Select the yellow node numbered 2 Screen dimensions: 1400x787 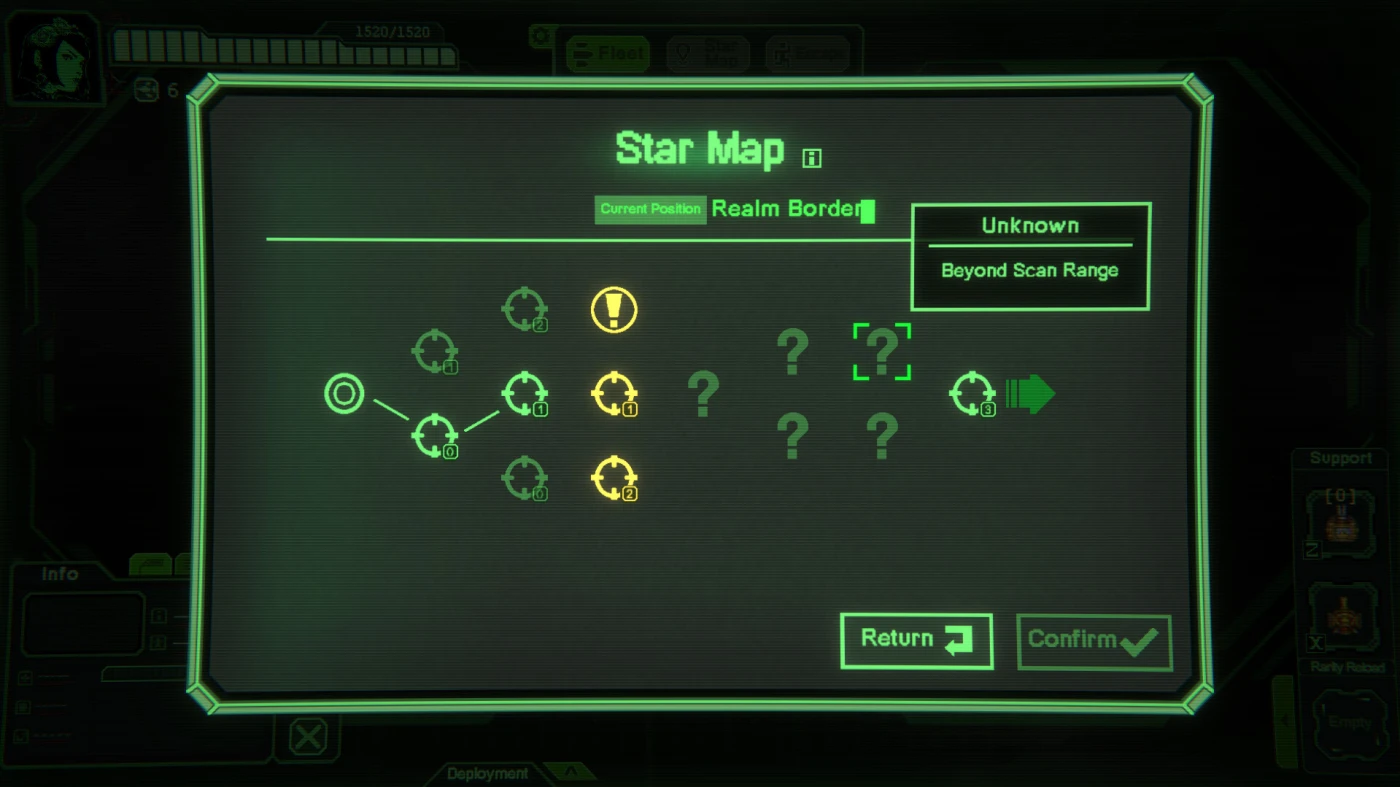coord(614,478)
